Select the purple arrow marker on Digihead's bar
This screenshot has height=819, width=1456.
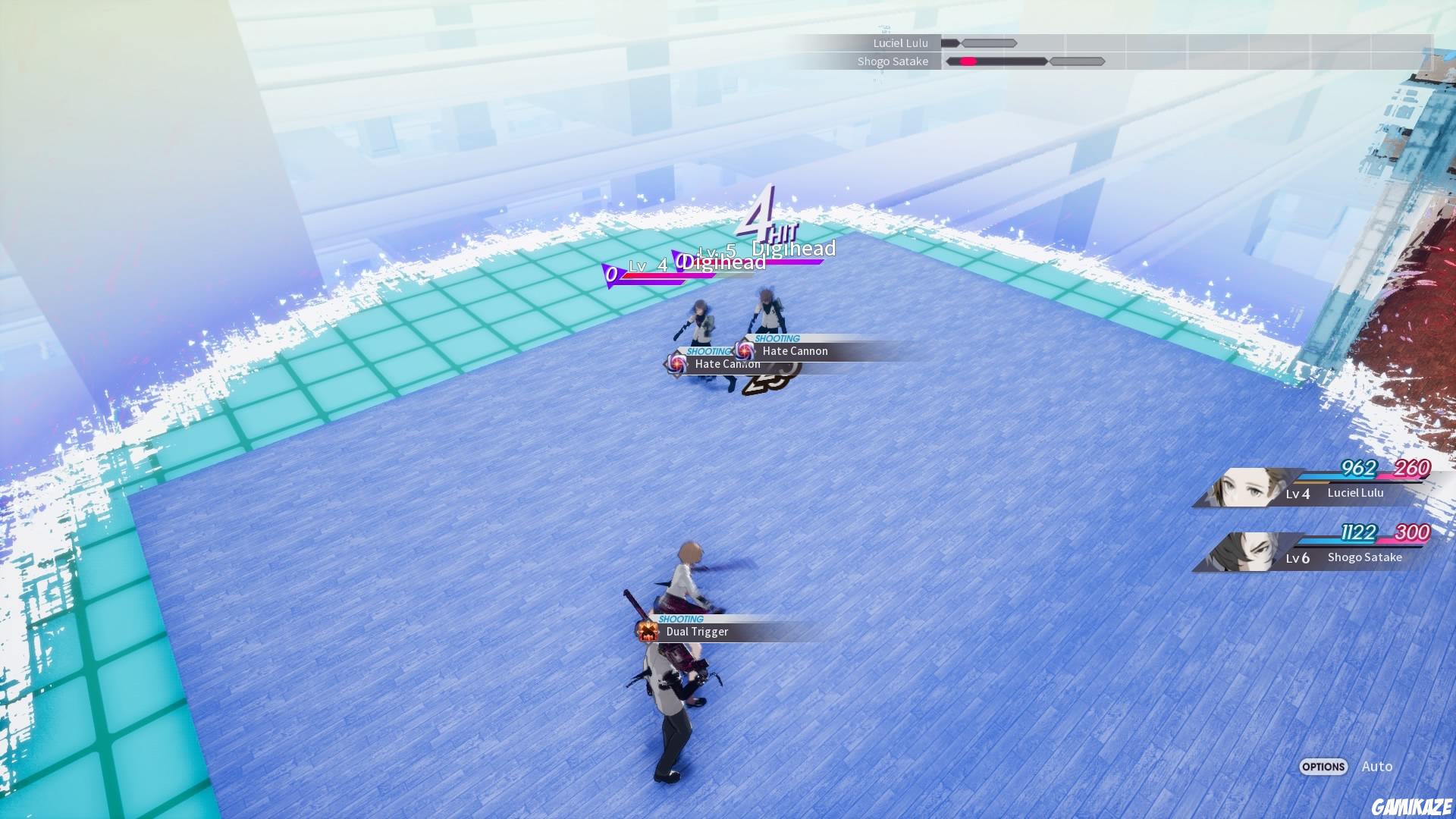[x=610, y=273]
